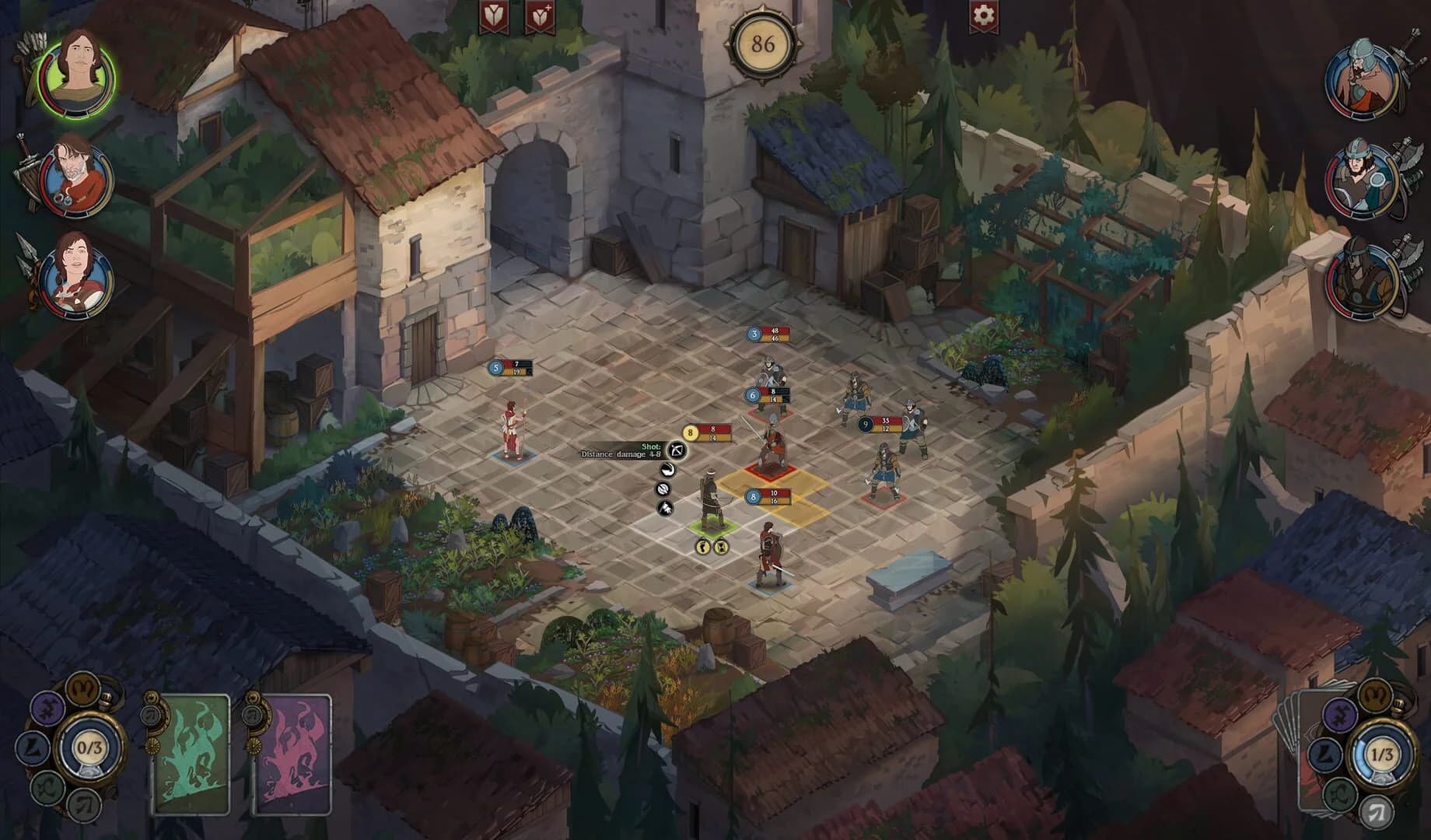Click the boot movement icon below the archer
Viewport: 1431px width, 840px height.
pyautogui.click(x=702, y=548)
